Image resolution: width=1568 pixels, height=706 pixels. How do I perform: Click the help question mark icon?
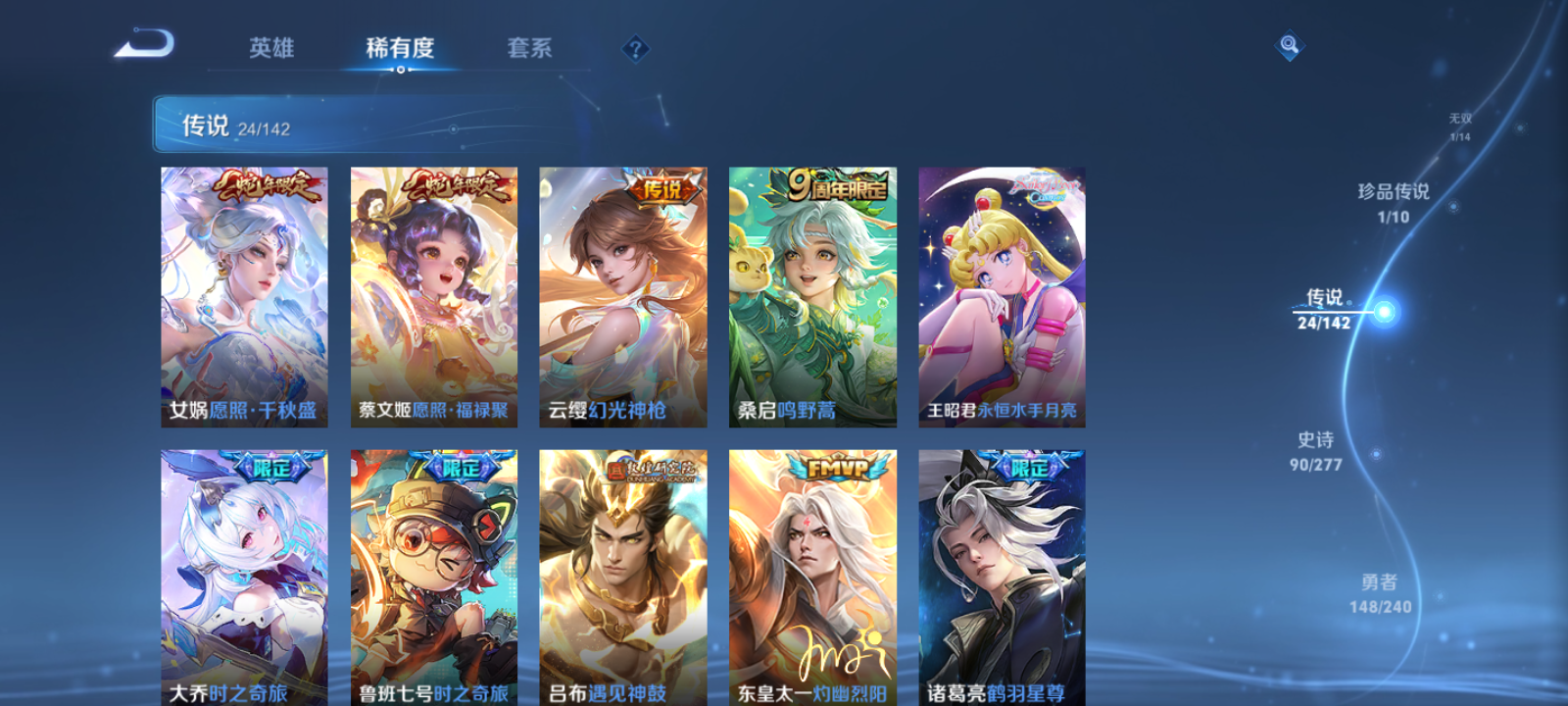634,46
